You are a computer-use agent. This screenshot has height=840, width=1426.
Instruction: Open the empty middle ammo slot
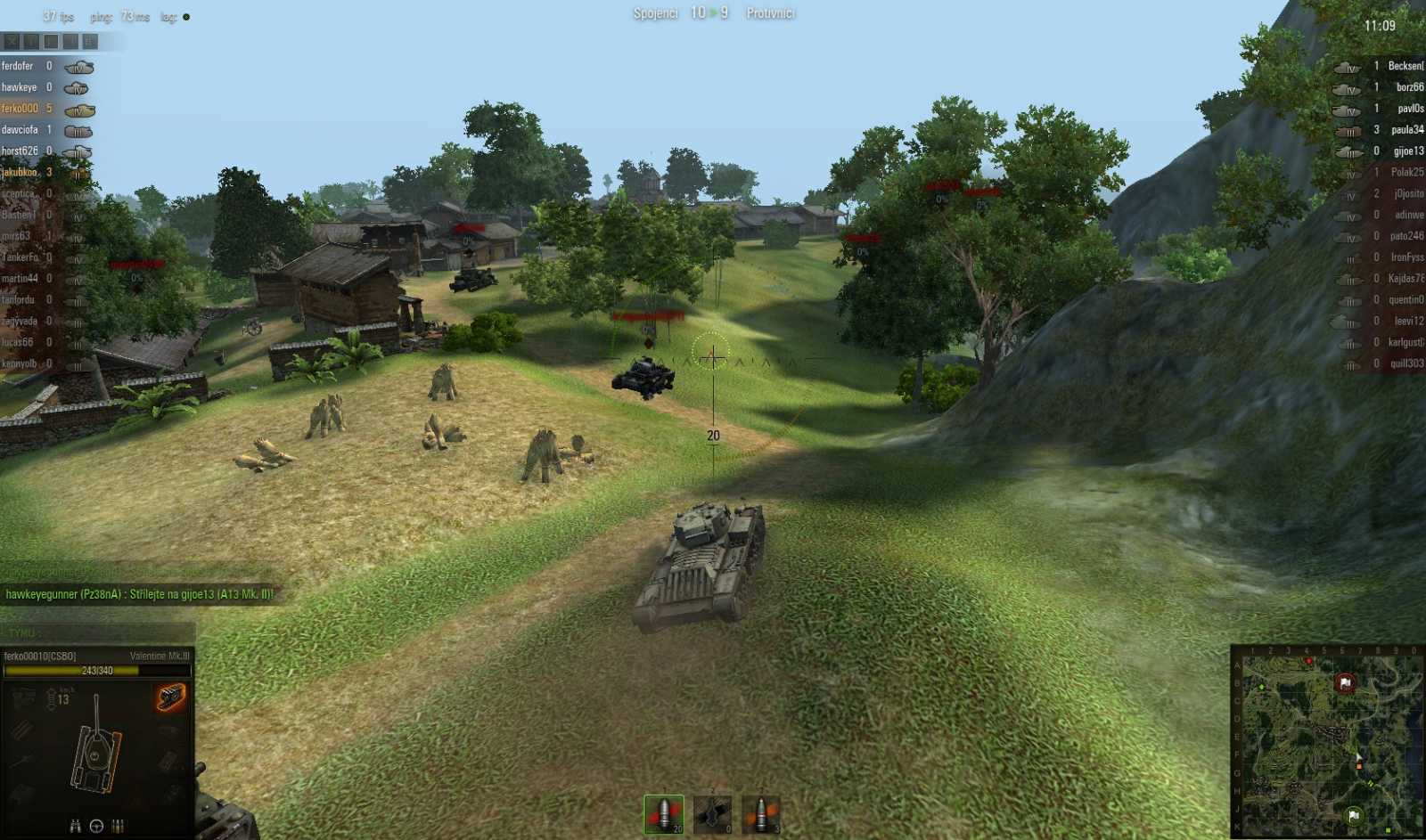click(x=713, y=812)
